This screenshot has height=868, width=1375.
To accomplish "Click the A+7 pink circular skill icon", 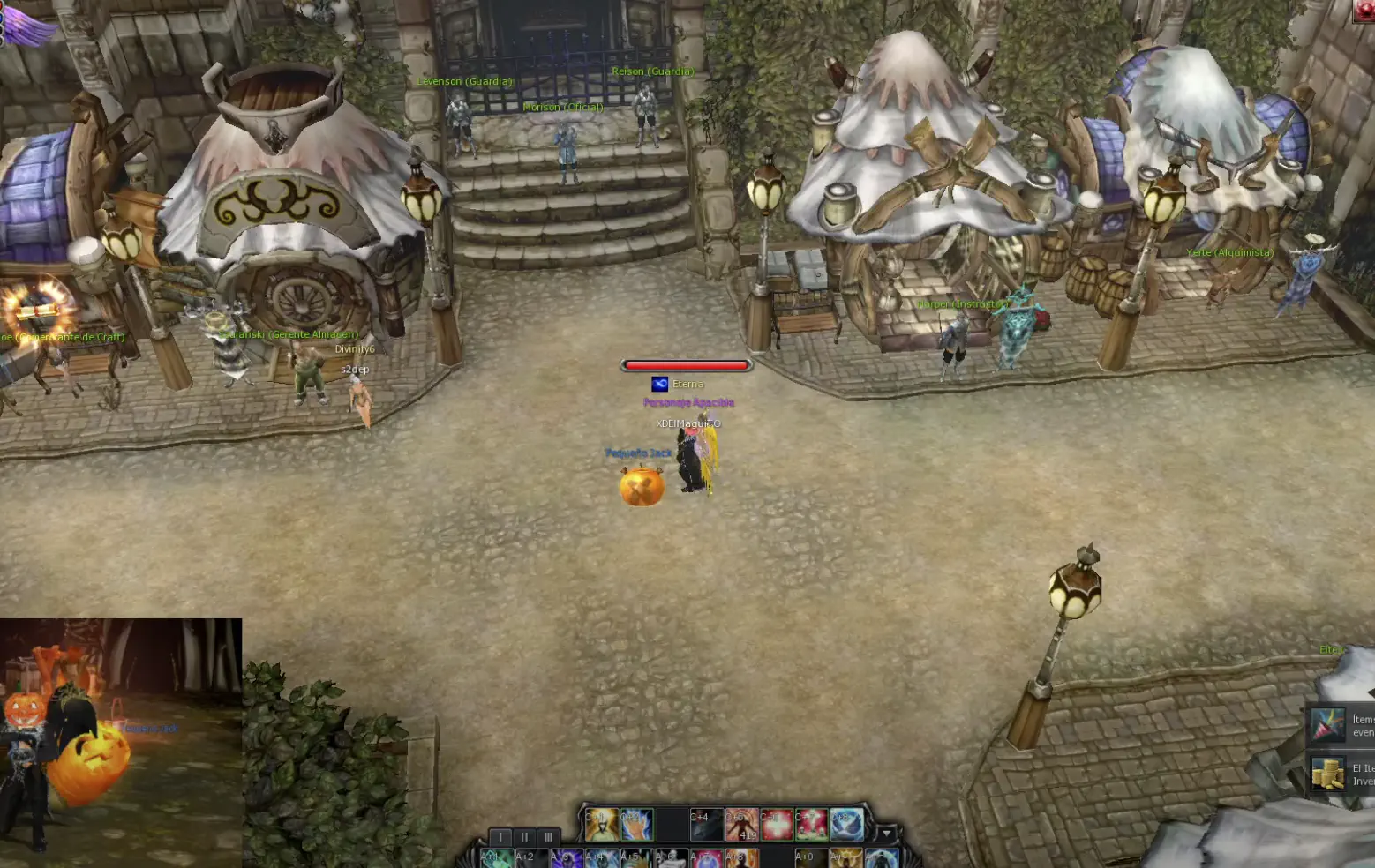I will tap(705, 858).
